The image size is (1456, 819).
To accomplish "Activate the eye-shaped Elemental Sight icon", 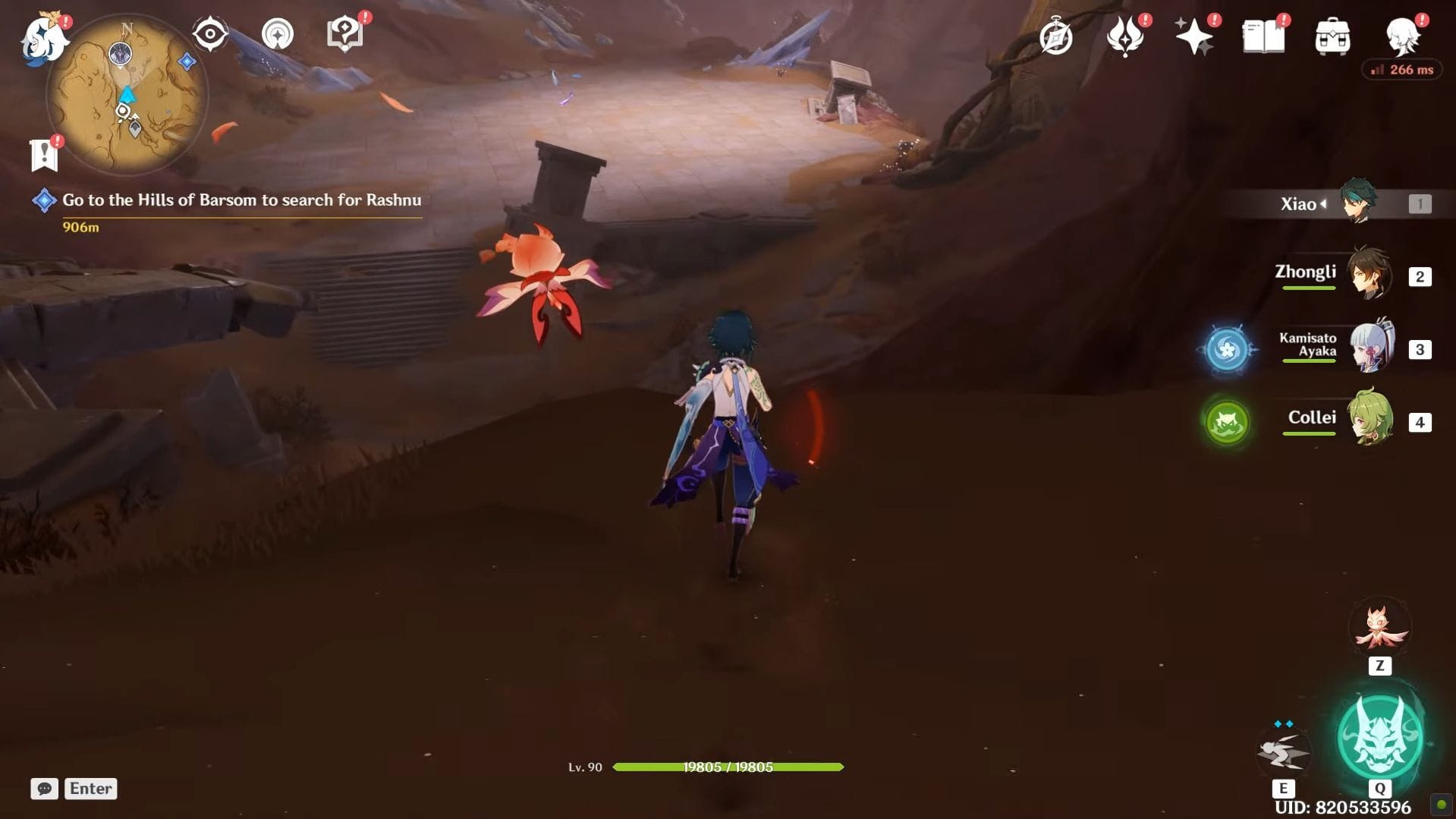I will coord(209,34).
